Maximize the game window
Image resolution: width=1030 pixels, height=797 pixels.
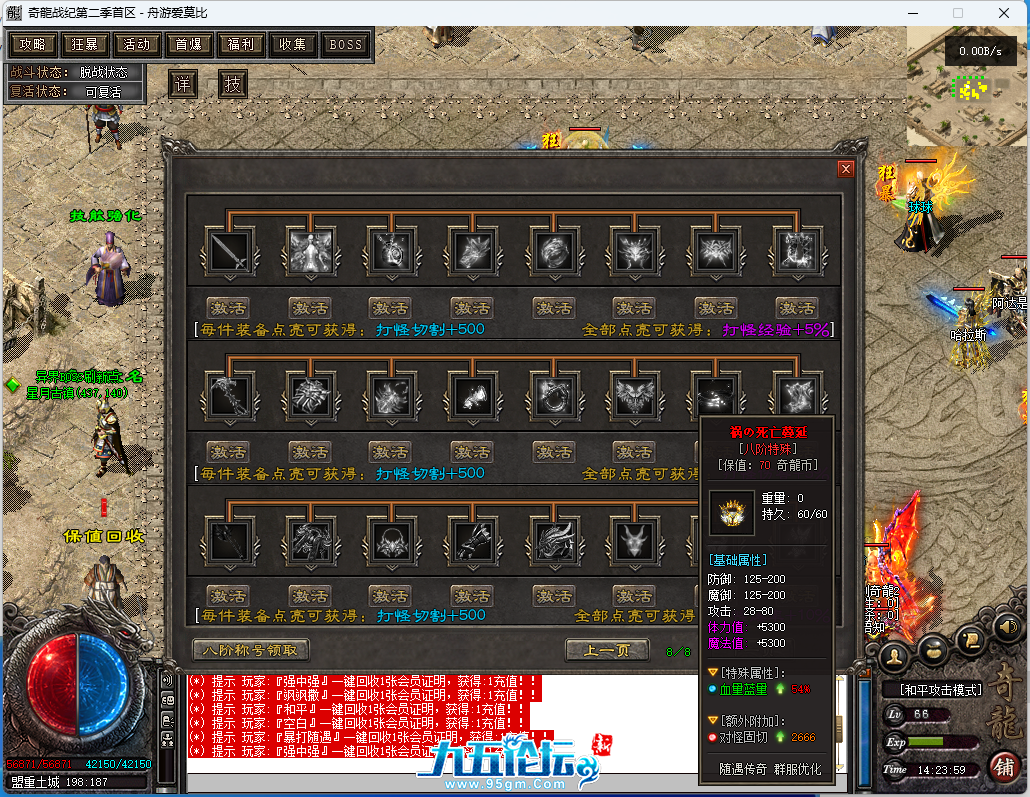tap(957, 13)
